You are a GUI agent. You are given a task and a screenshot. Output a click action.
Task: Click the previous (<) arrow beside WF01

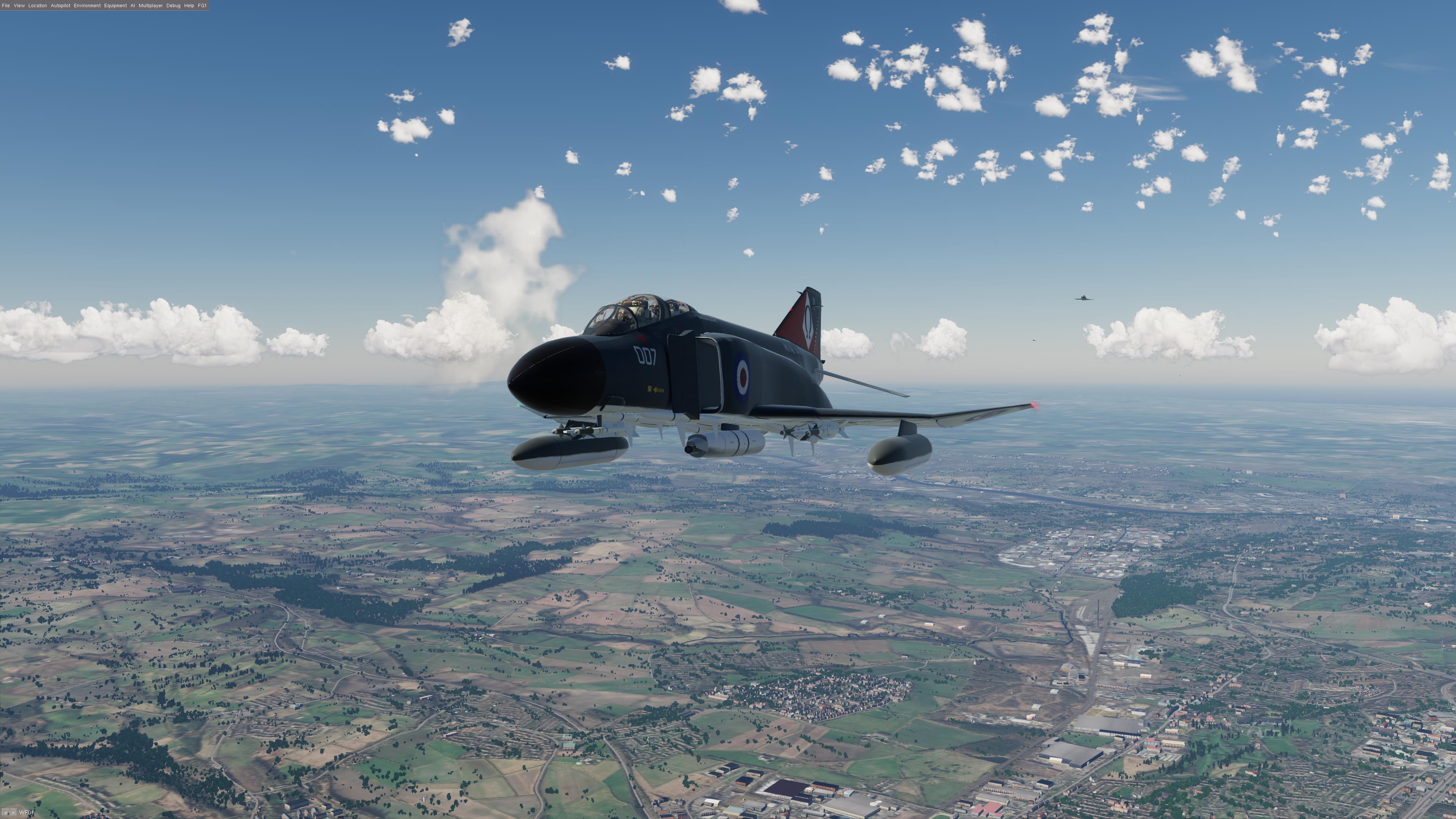pos(5,813)
